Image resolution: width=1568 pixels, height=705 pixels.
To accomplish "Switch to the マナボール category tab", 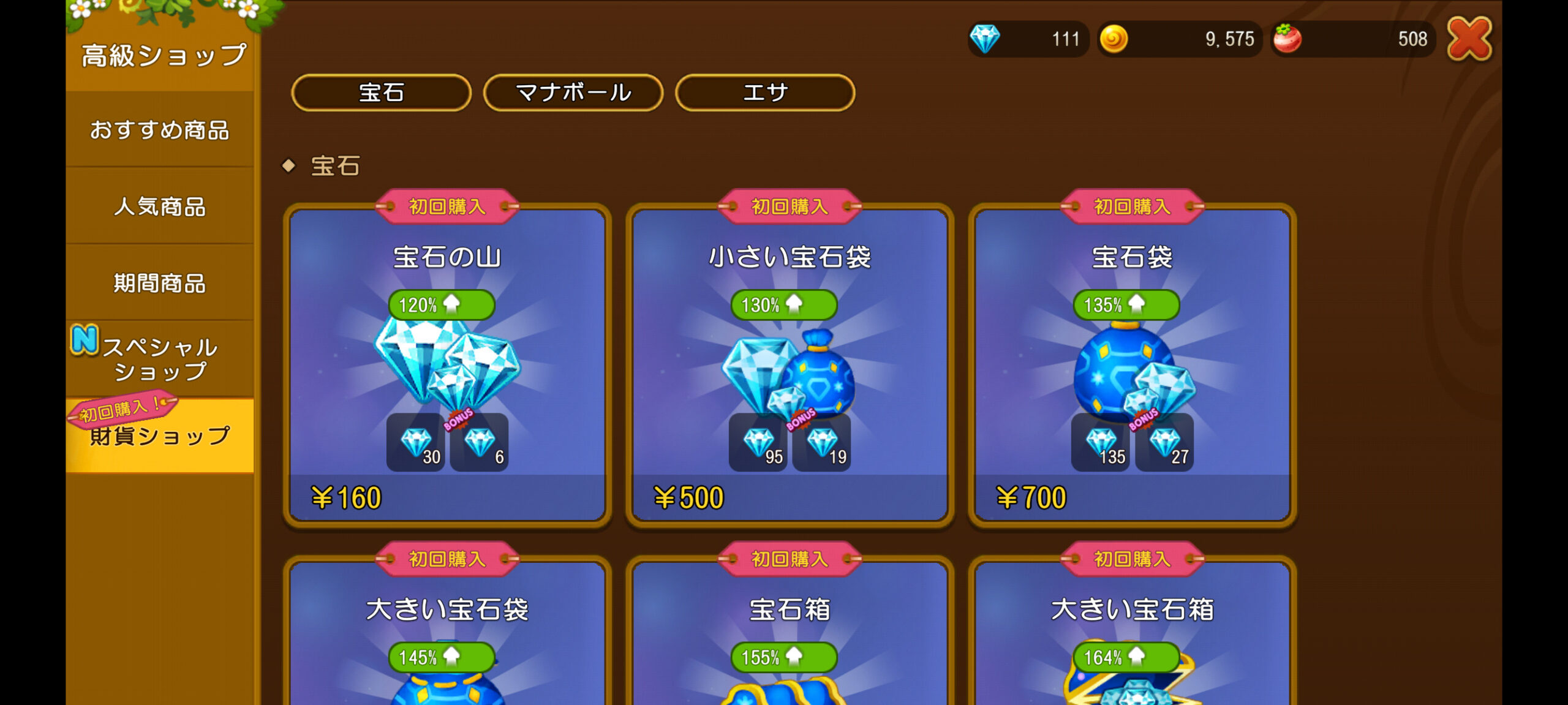I will click(573, 93).
